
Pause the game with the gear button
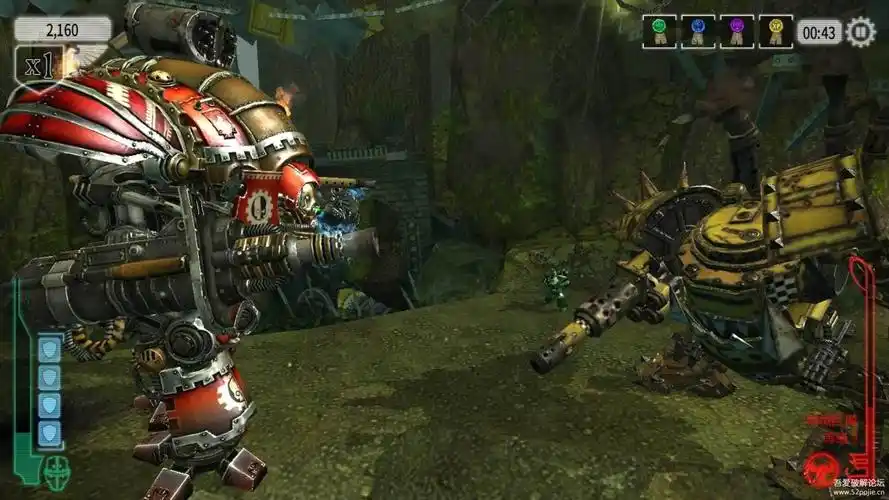click(860, 32)
